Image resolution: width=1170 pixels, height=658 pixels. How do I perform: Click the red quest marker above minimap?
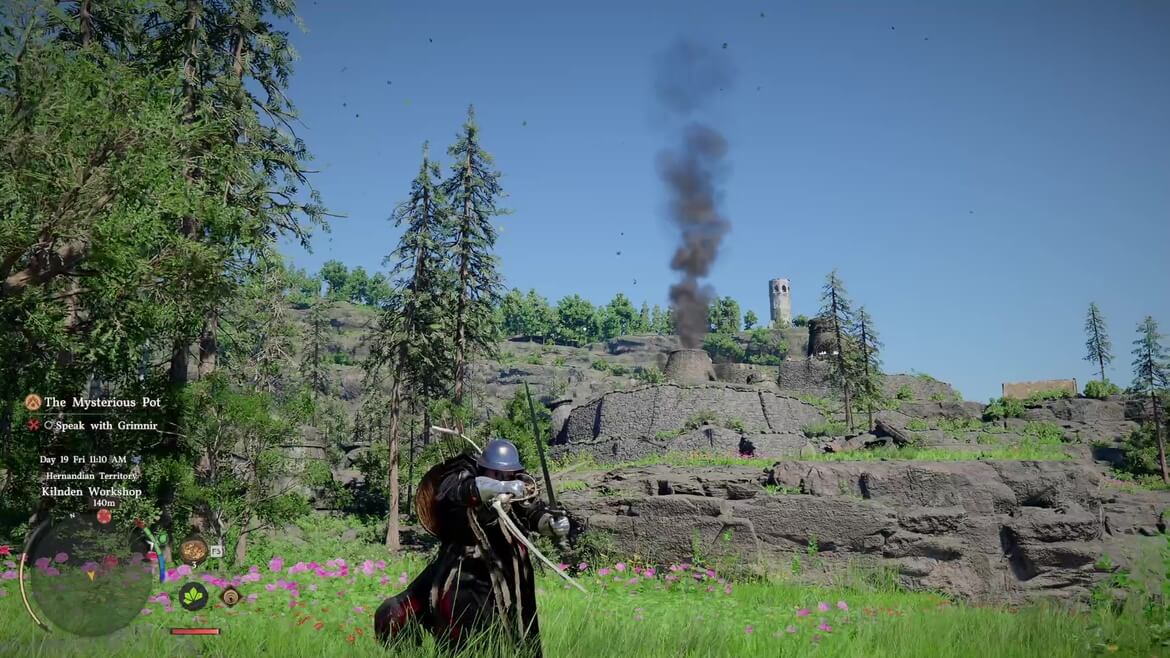103,516
